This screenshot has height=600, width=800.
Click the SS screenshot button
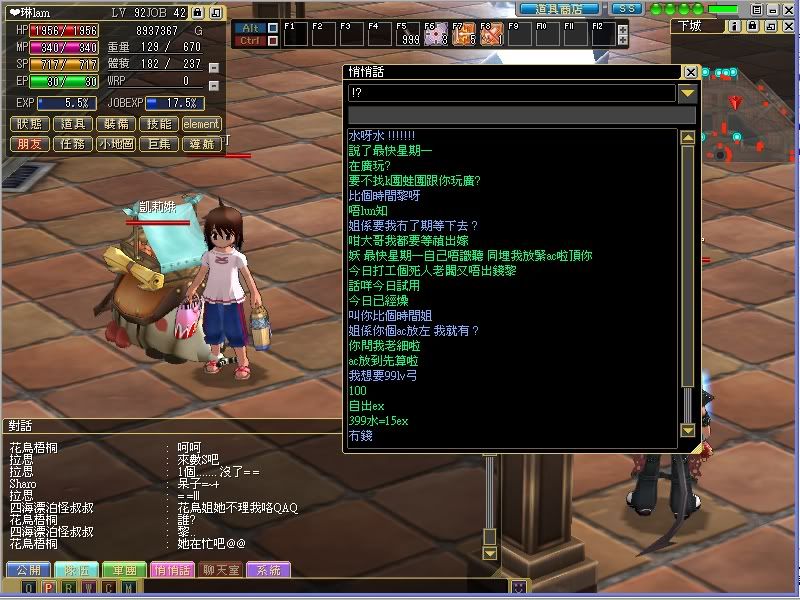pos(626,8)
